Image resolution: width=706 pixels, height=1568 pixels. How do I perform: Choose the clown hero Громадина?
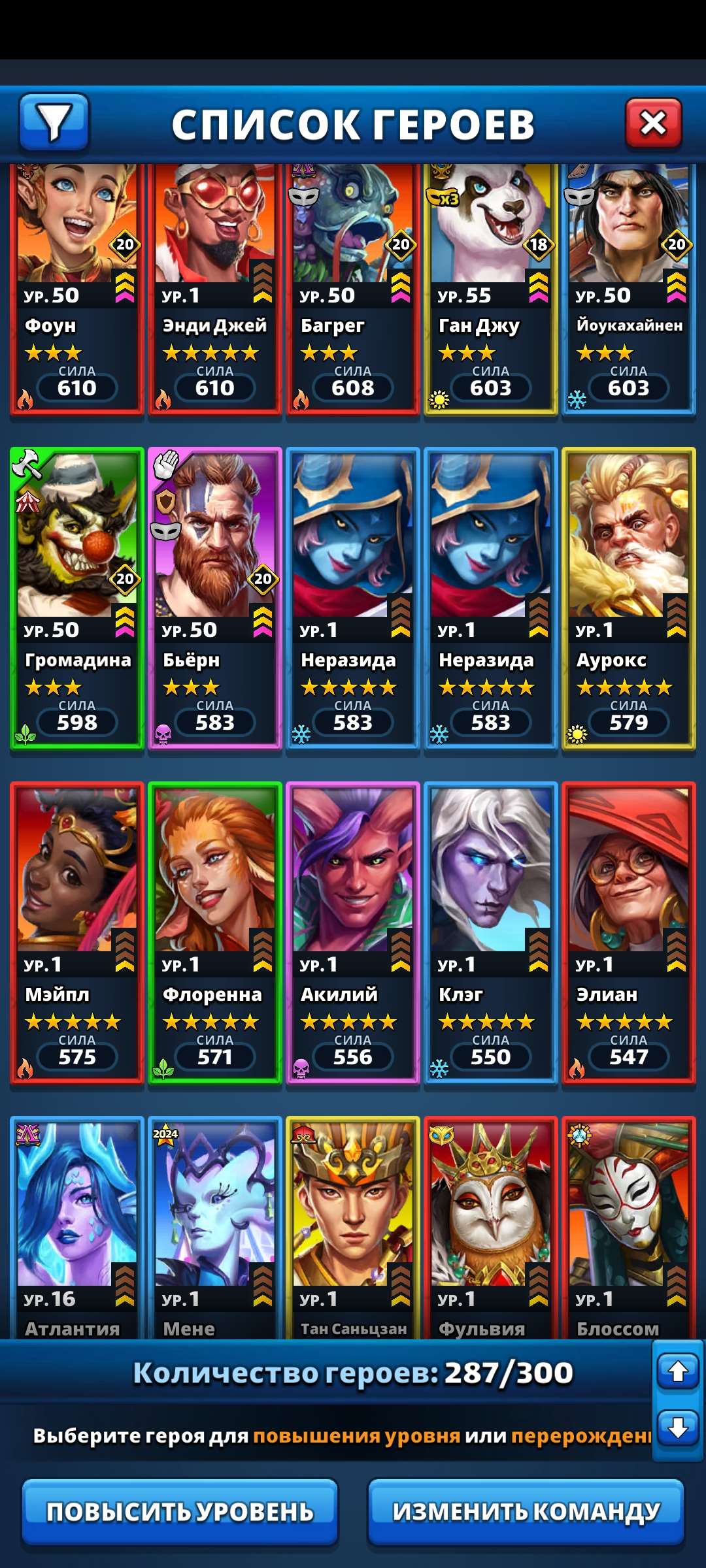[76, 598]
